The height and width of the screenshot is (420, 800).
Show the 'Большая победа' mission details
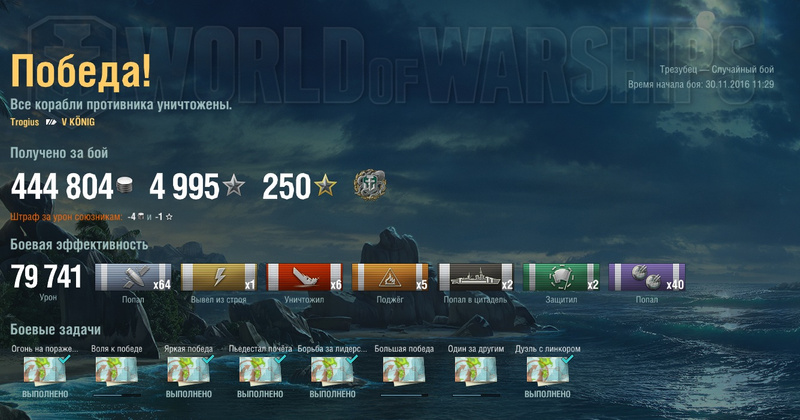point(405,372)
